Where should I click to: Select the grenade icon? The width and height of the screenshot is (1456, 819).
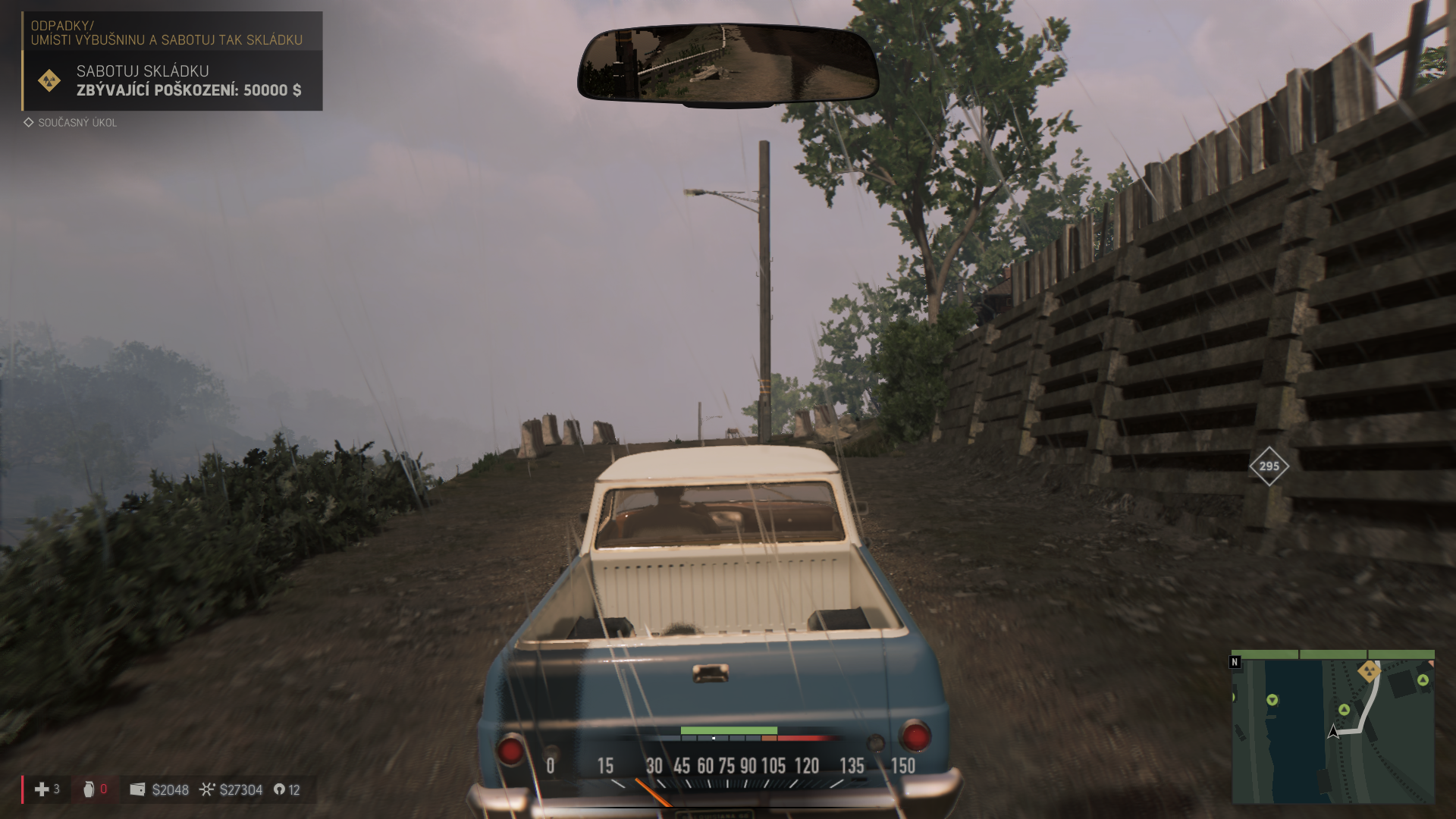(89, 789)
